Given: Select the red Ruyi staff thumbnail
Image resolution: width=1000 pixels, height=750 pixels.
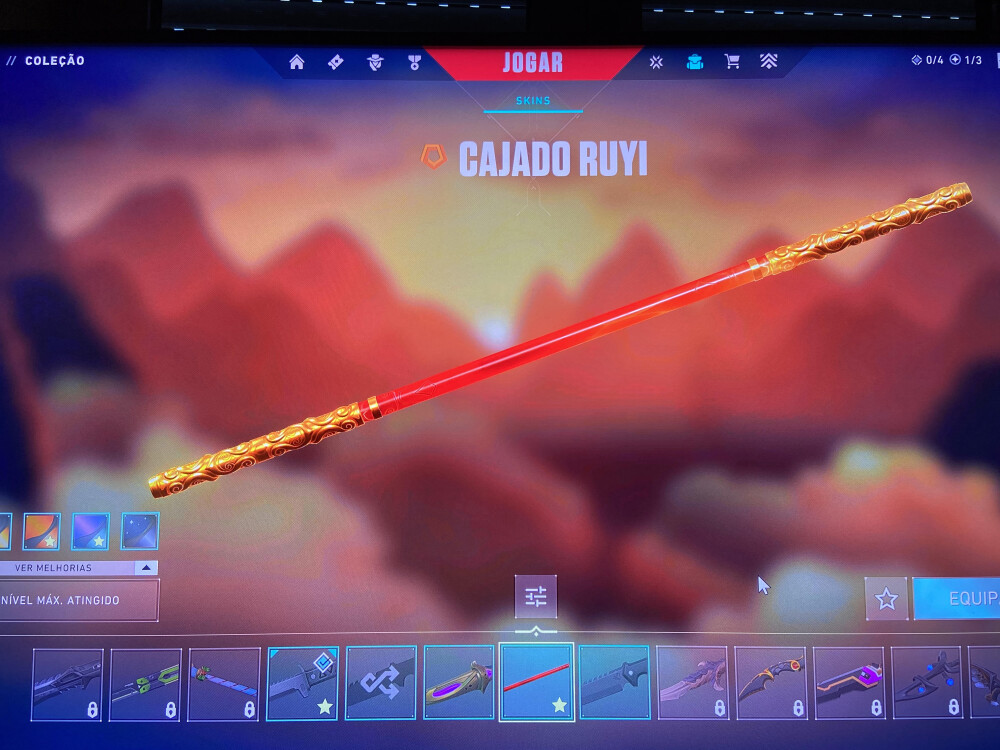Looking at the screenshot, I should tap(536, 683).
